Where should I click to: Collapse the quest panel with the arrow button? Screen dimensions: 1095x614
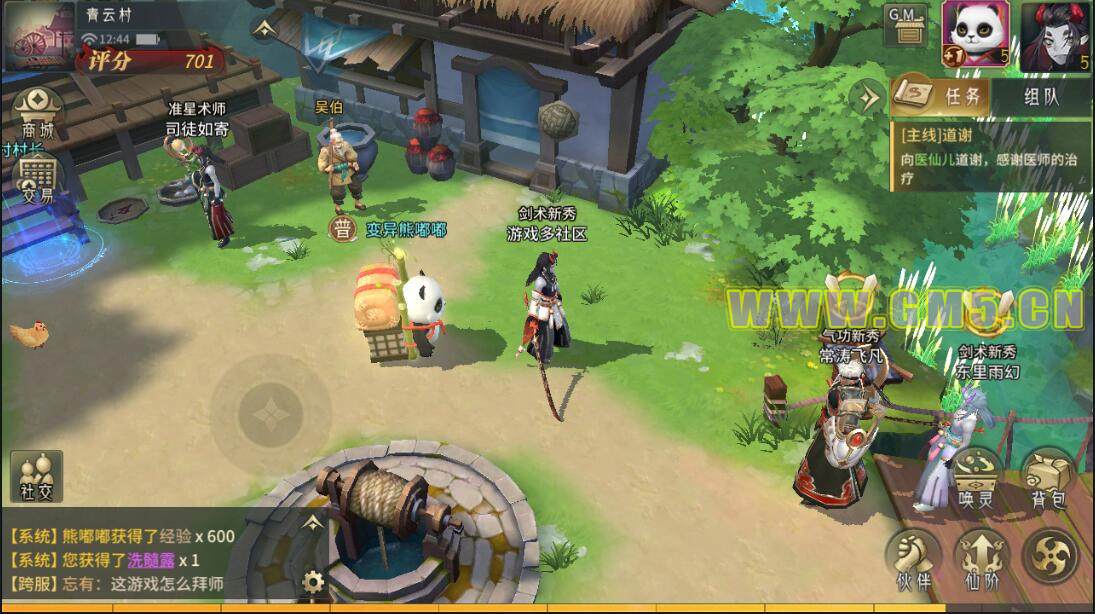pos(868,97)
